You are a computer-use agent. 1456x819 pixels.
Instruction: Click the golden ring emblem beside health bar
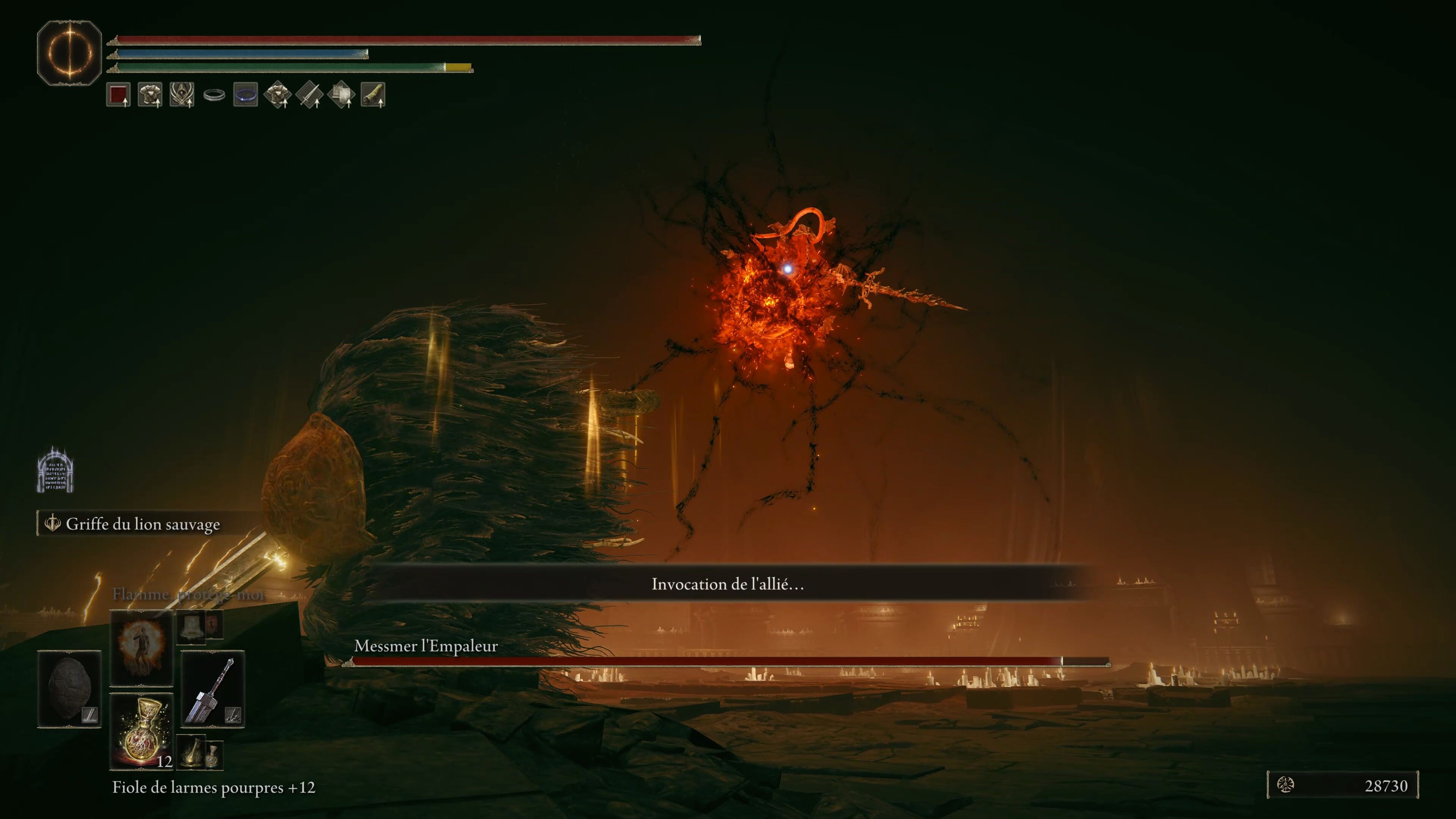coord(69,53)
